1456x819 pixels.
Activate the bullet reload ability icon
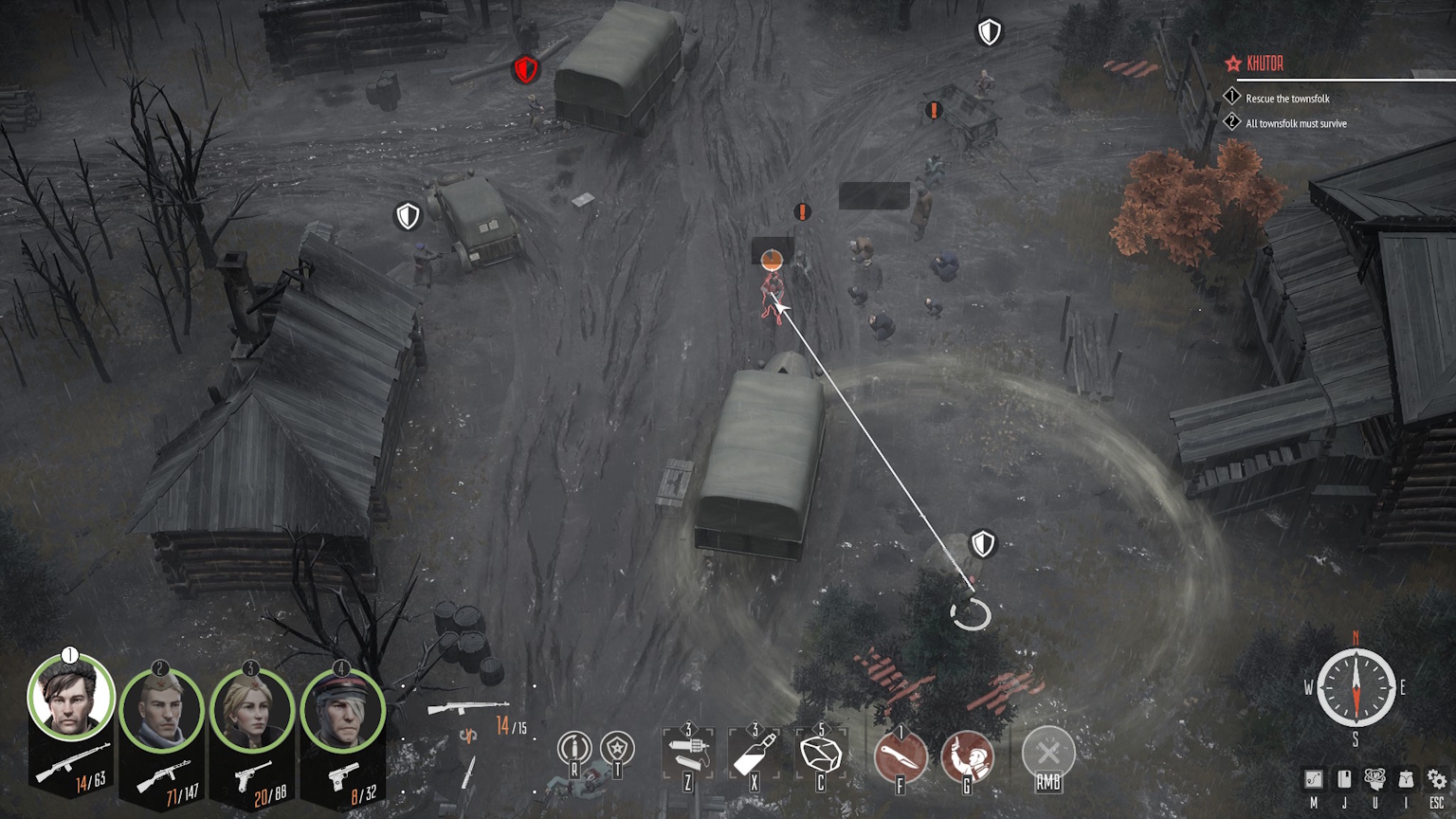point(573,750)
